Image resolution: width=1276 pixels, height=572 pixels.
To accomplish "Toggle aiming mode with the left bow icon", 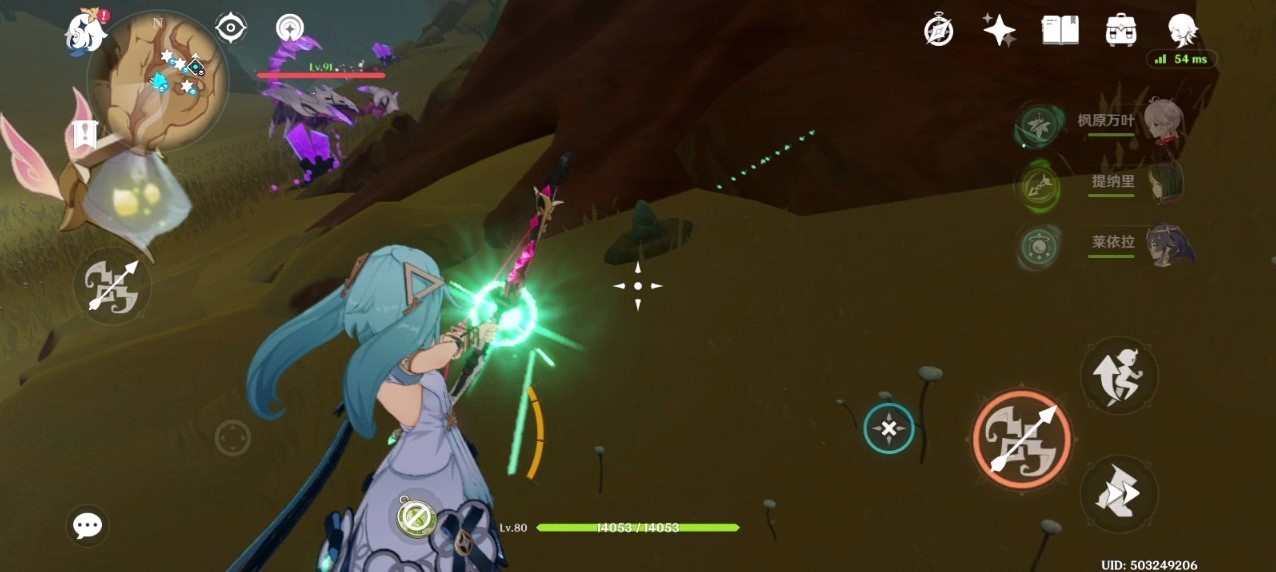I will pos(112,285).
